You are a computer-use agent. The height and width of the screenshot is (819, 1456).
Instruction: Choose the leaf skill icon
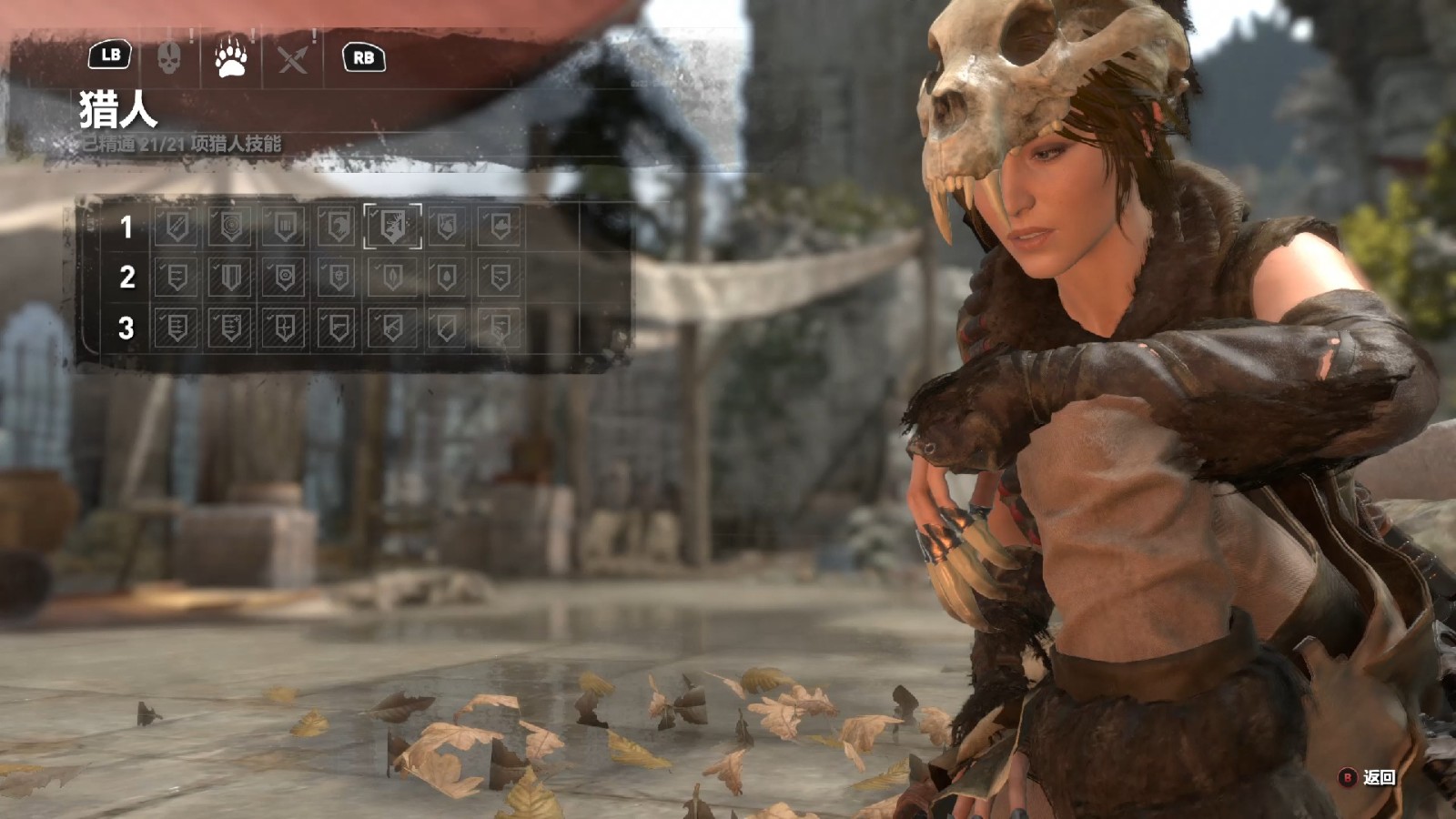392,277
